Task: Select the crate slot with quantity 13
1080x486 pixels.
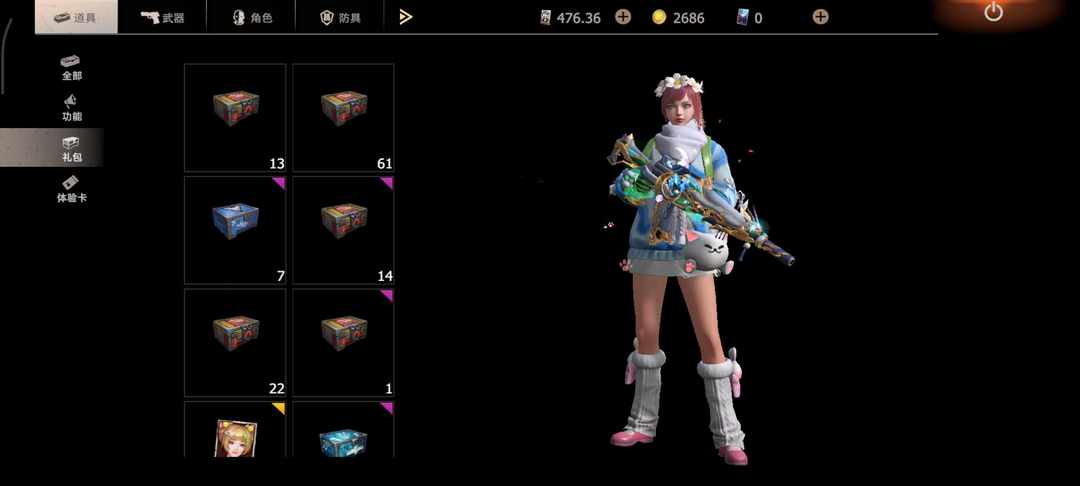Action: (x=235, y=118)
